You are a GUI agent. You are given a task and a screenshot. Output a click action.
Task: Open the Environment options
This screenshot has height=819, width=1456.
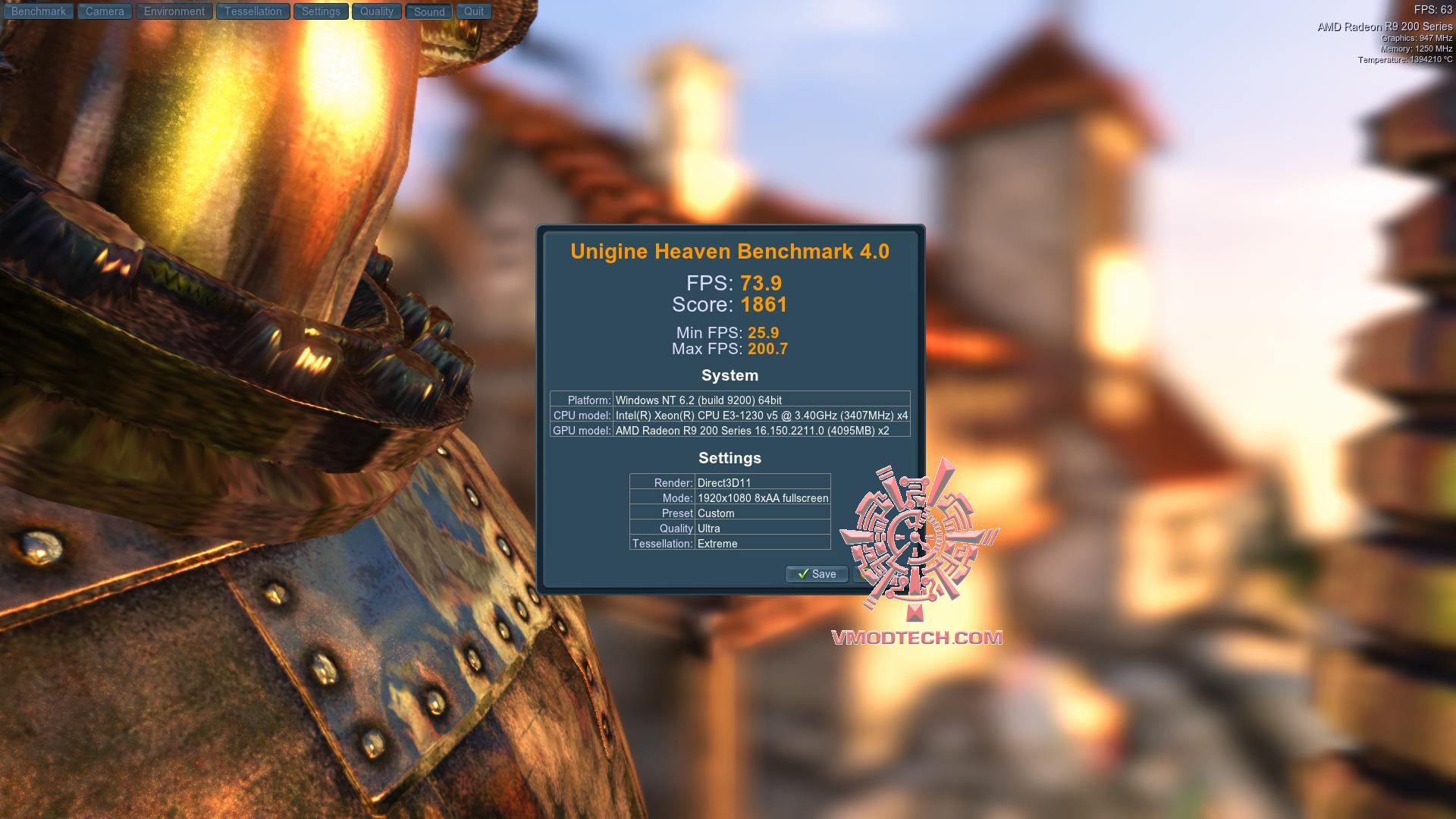(174, 11)
